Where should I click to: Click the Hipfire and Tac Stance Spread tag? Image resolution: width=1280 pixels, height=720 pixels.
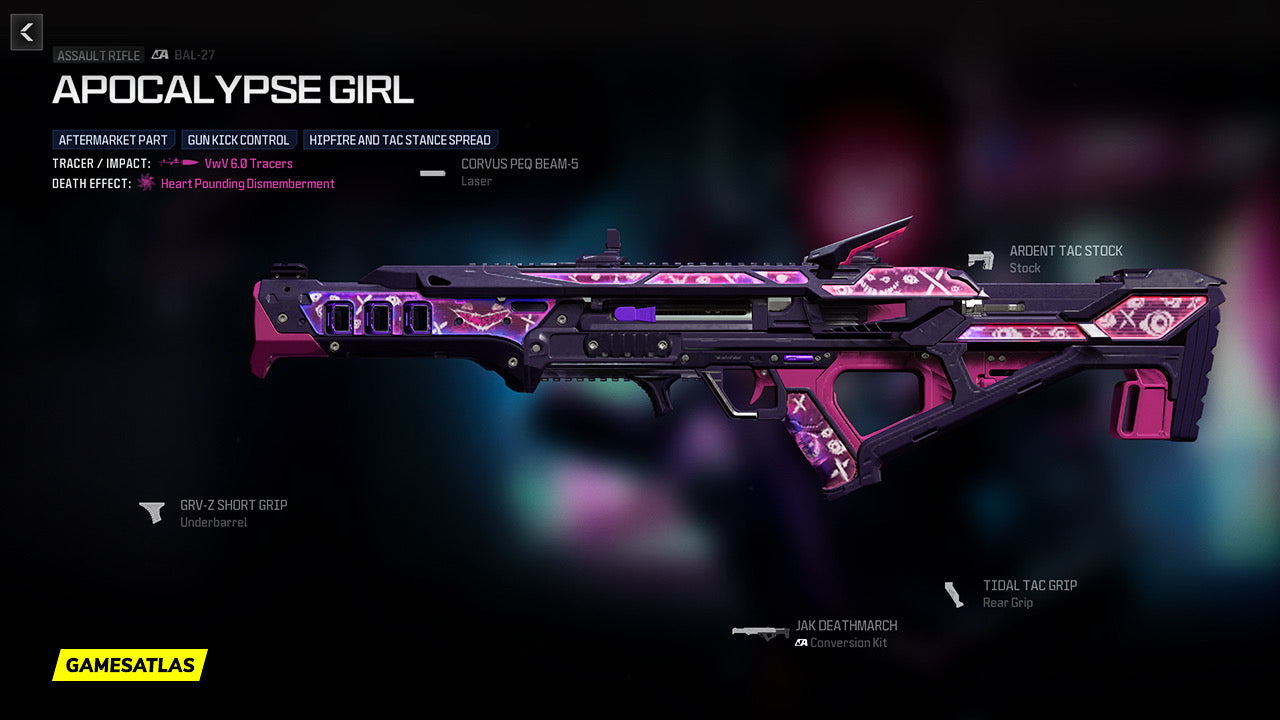tap(400, 140)
